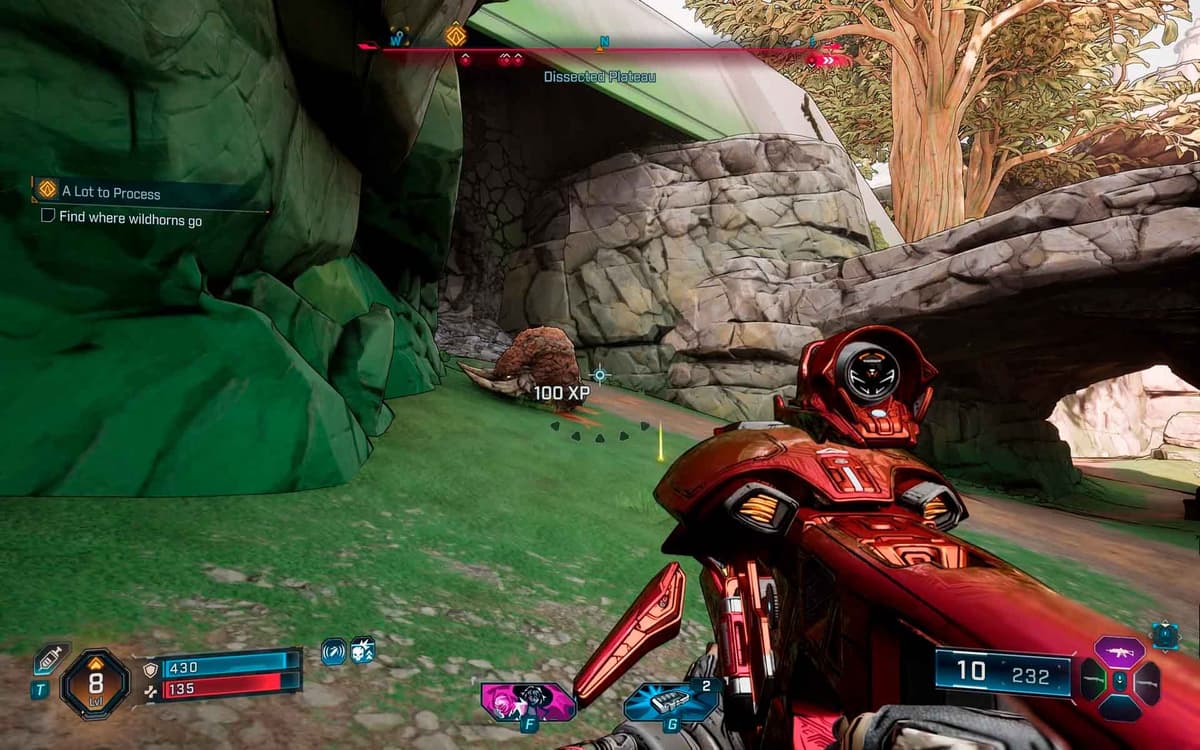Activate the pink action skill icon
The image size is (1200, 750).
(x=526, y=701)
